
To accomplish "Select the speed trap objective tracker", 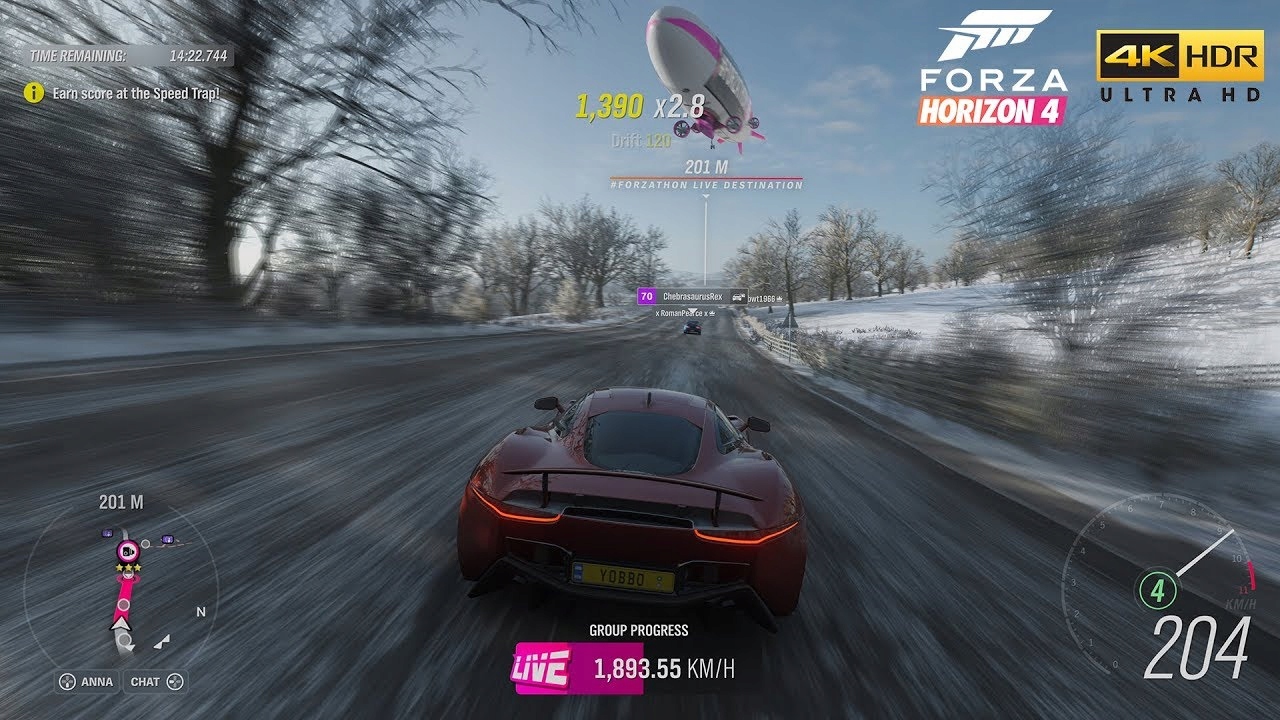I will pyautogui.click(x=122, y=93).
